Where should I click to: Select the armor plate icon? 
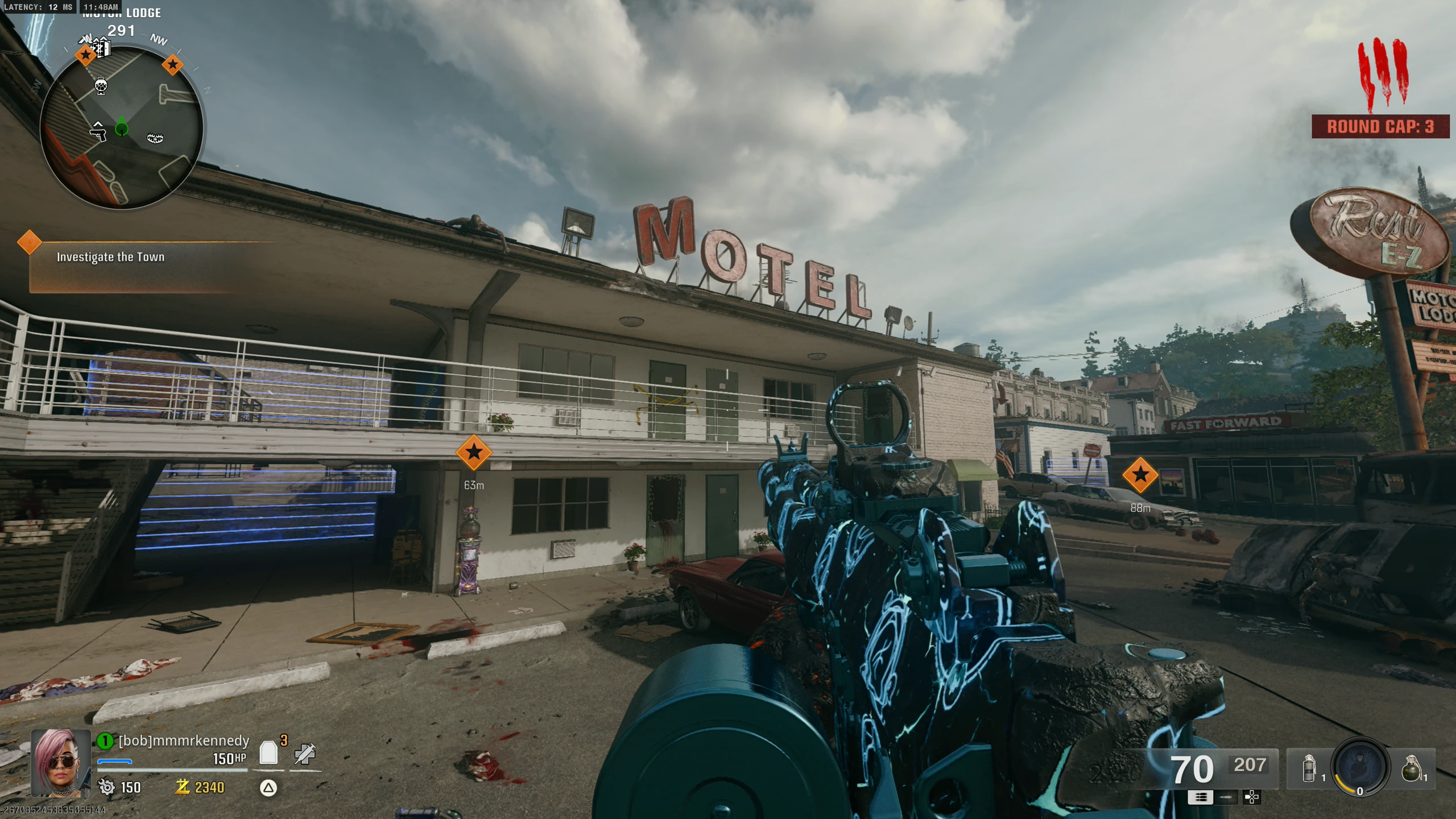point(268,753)
